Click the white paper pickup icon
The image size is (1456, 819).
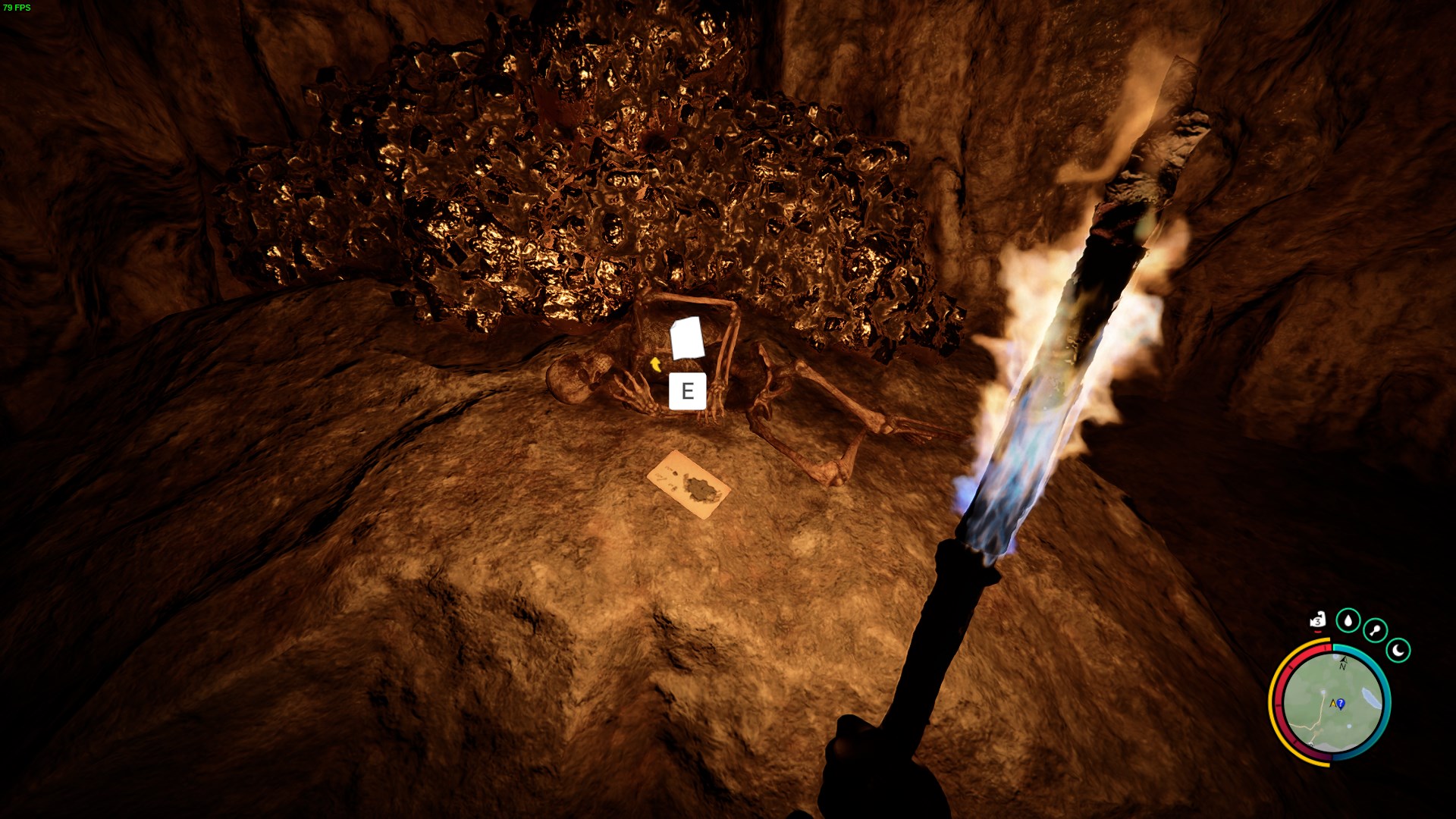pos(688,339)
